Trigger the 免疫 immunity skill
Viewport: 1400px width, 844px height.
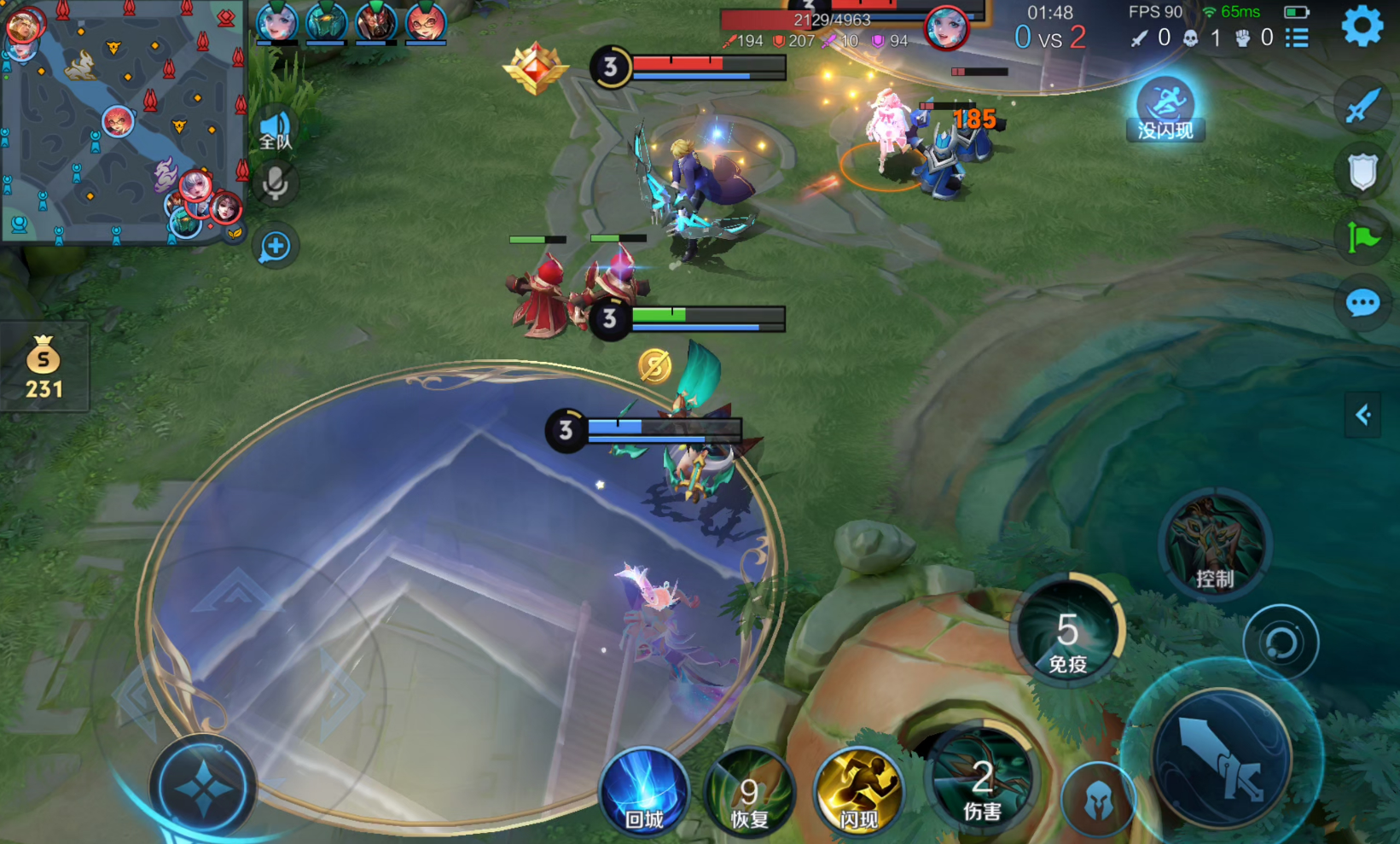tap(1067, 633)
